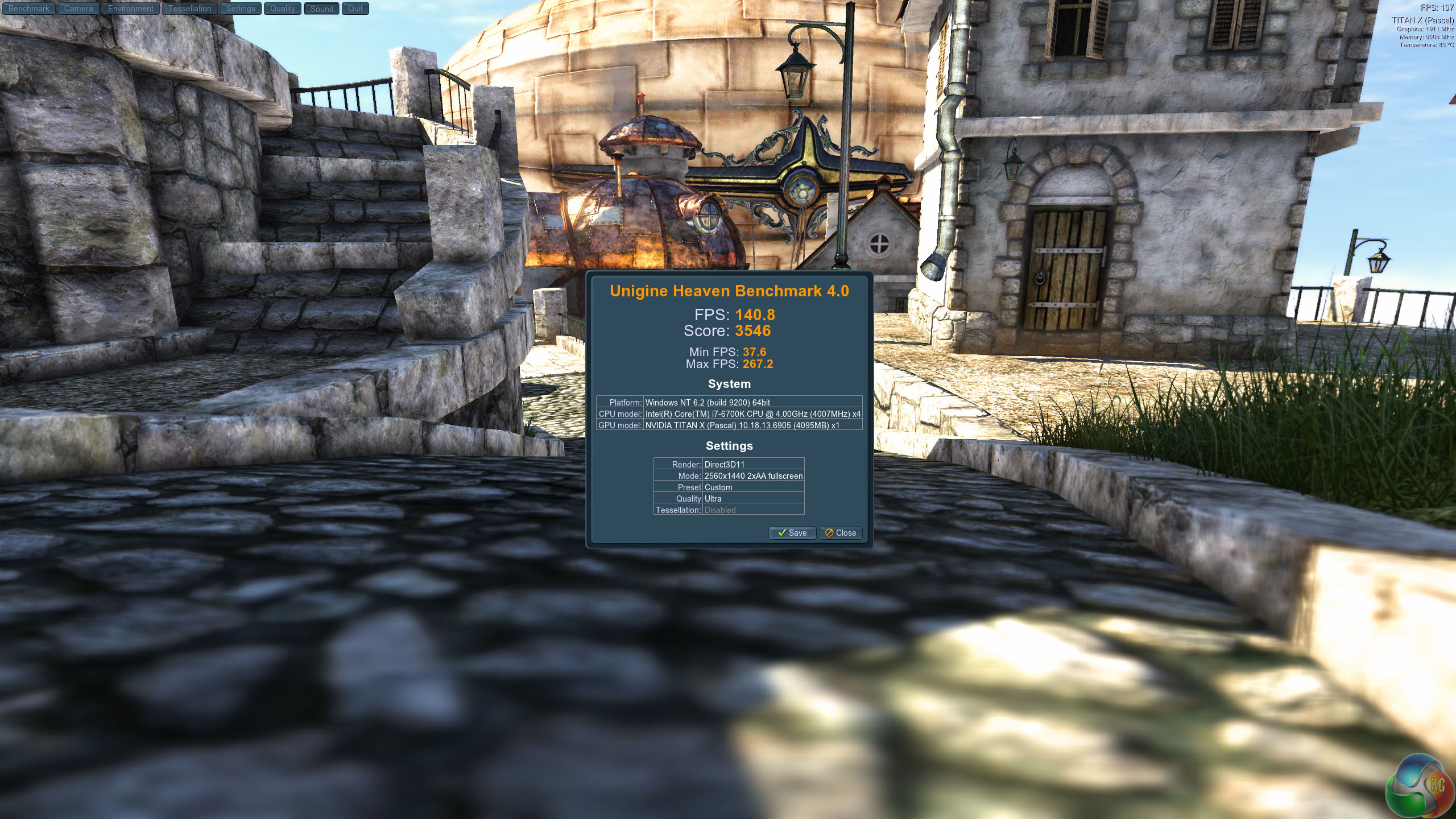Toggle the Quality option
The width and height of the screenshot is (1456, 819).
(283, 9)
